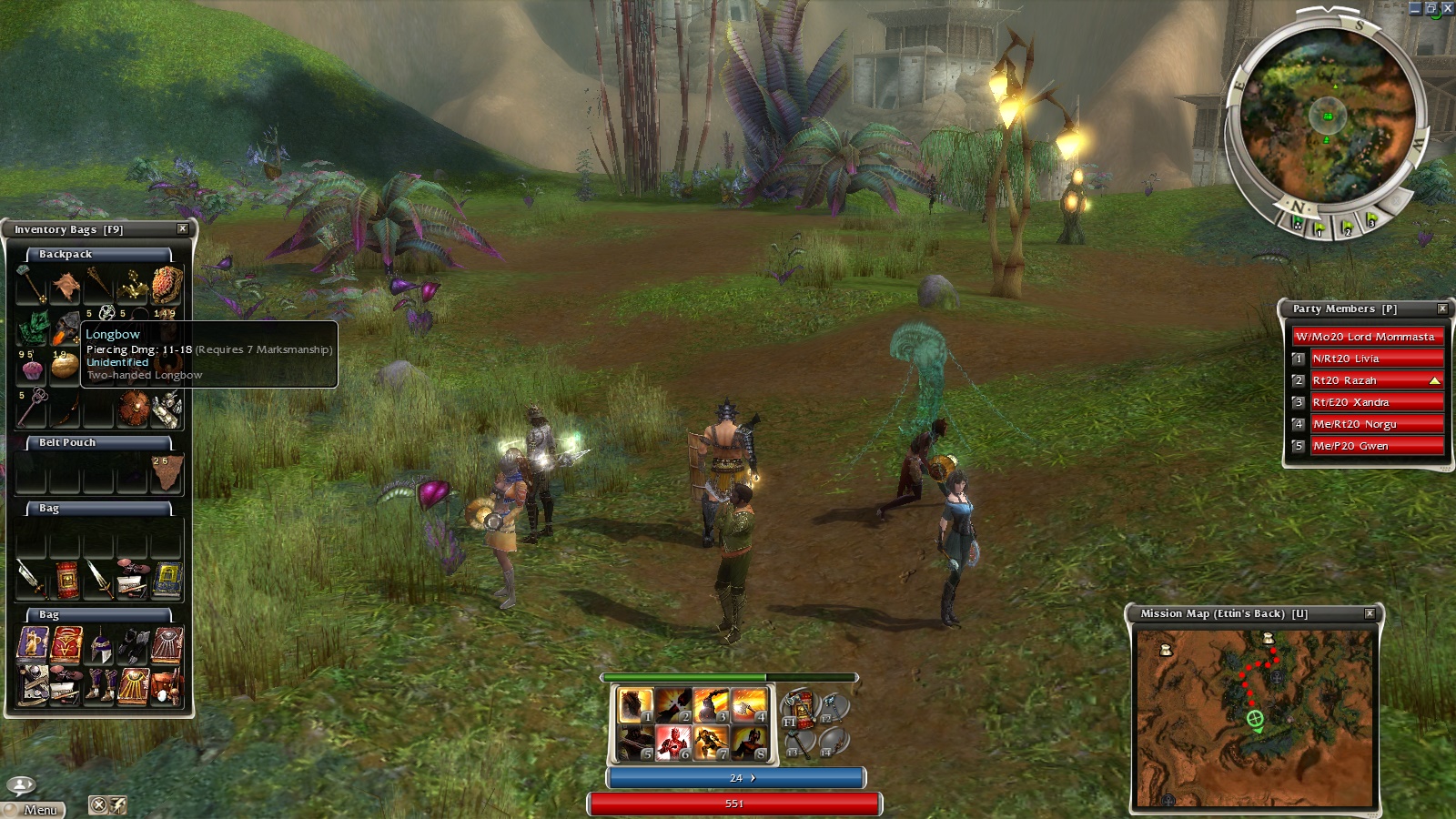This screenshot has width=1456, height=819.
Task: Close the Party Members panel
Action: (1442, 308)
